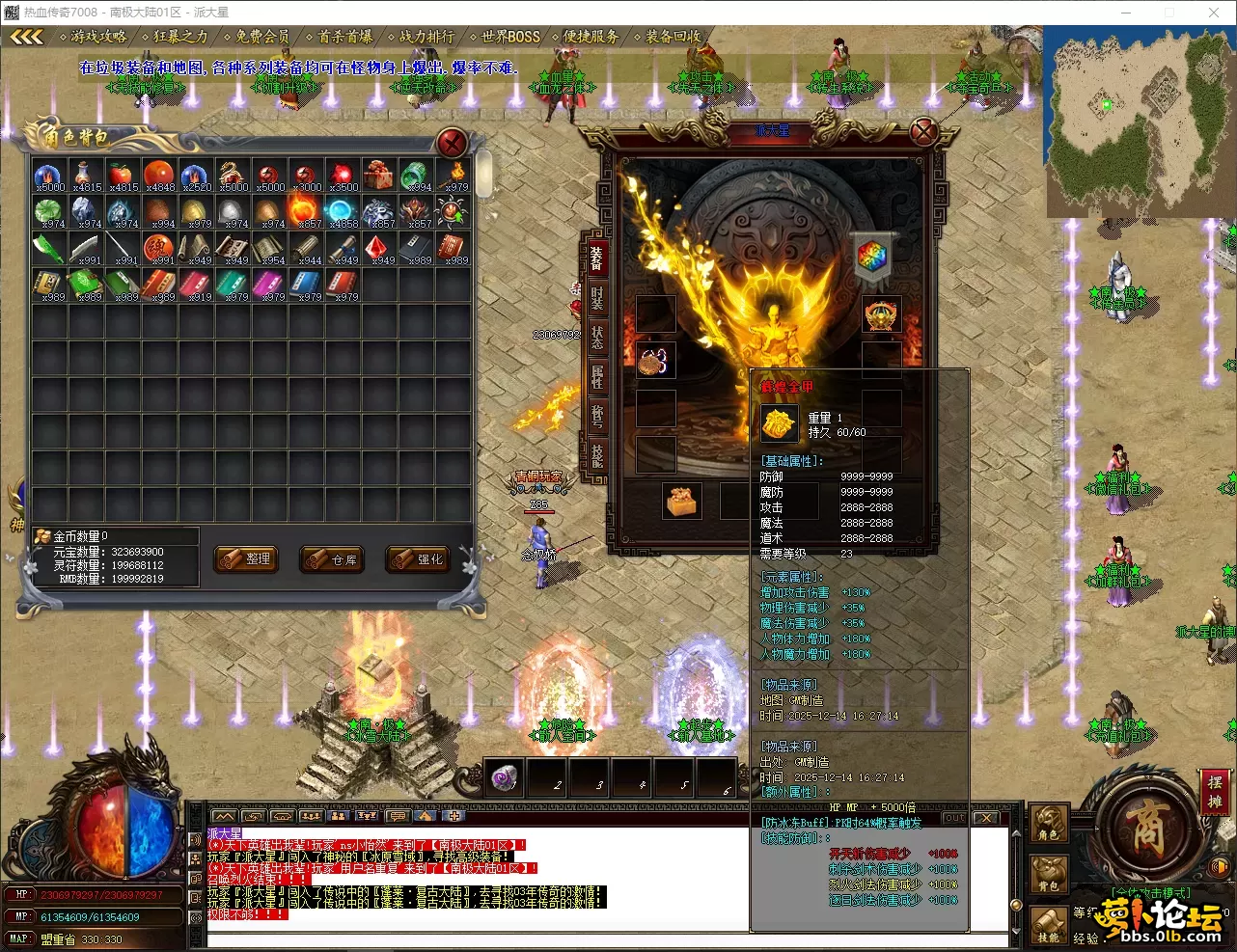The image size is (1237, 952).
Task: Click the 整理 sort button in the bag
Action: pos(248,558)
